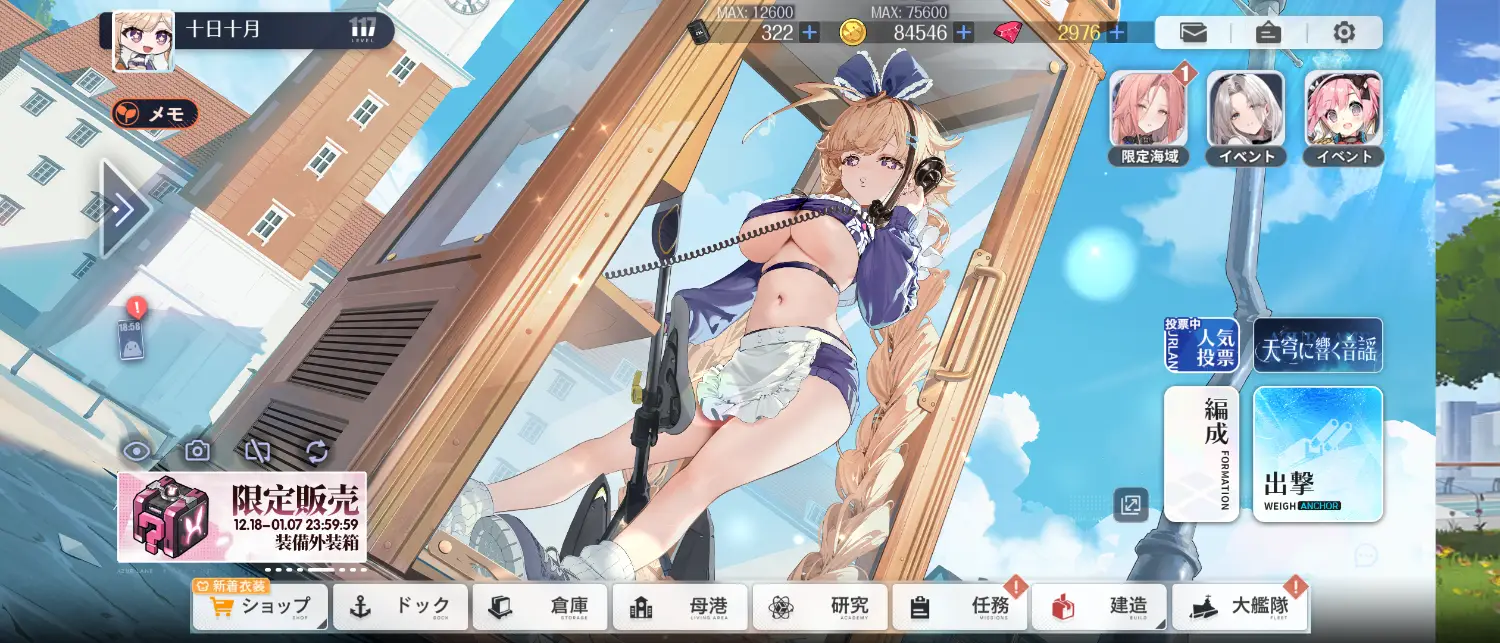Expand the left side panel arrow
The width and height of the screenshot is (1500, 643).
click(x=125, y=210)
